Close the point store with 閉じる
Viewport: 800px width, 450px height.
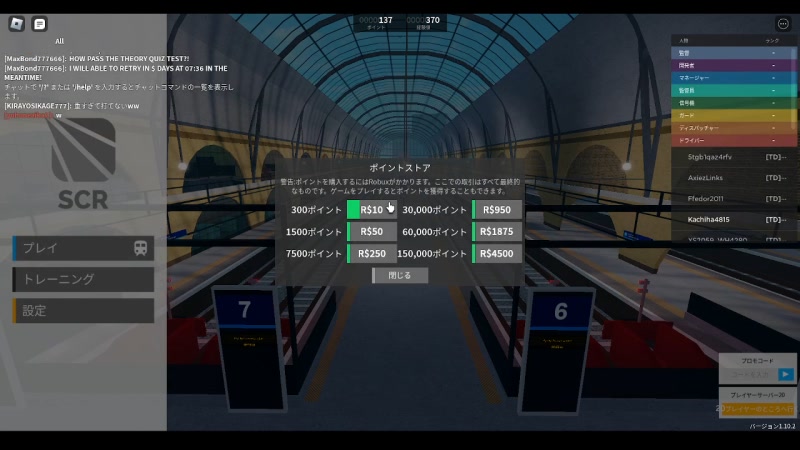tap(400, 275)
